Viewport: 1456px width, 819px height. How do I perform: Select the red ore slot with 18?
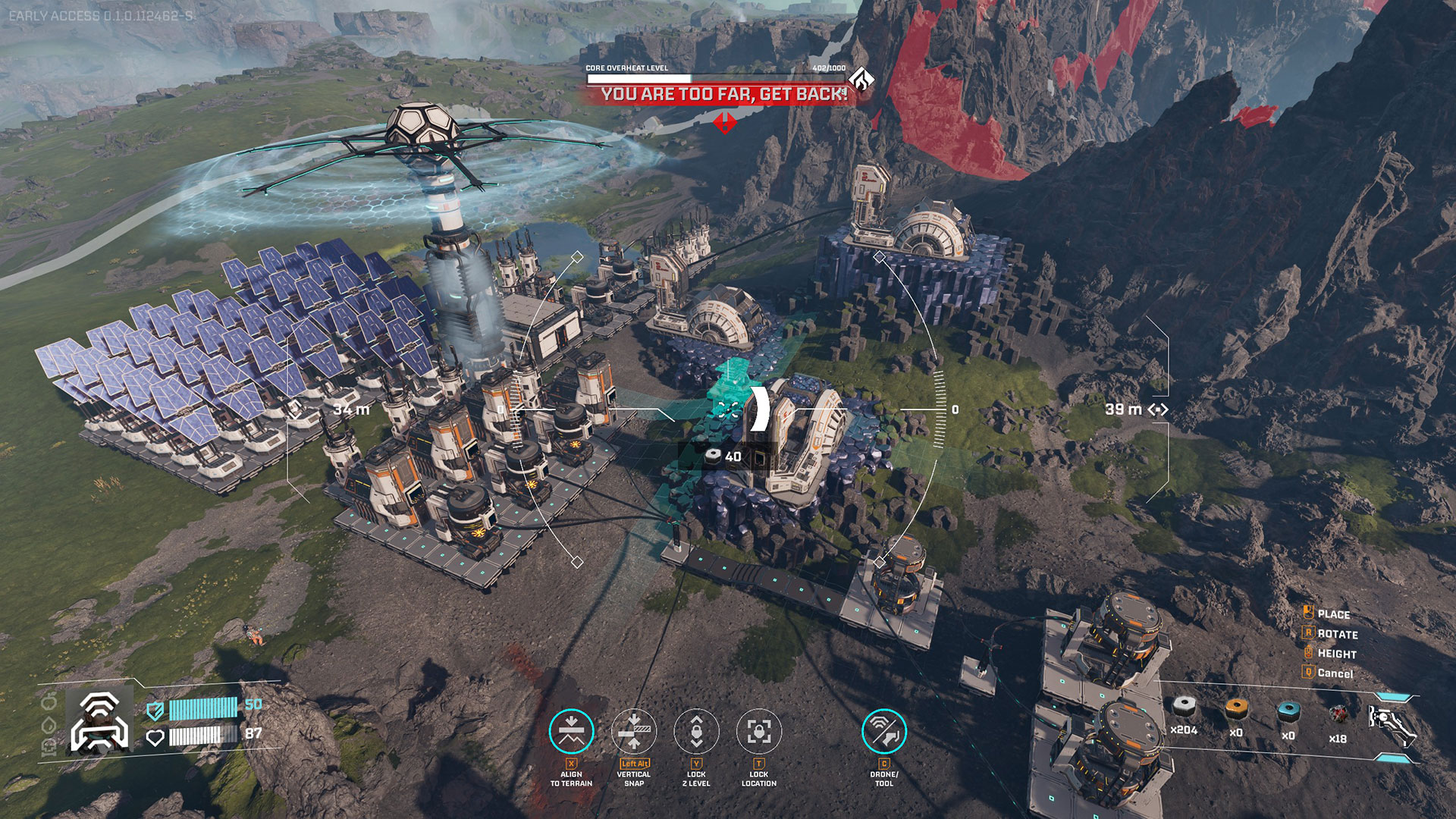(1338, 714)
